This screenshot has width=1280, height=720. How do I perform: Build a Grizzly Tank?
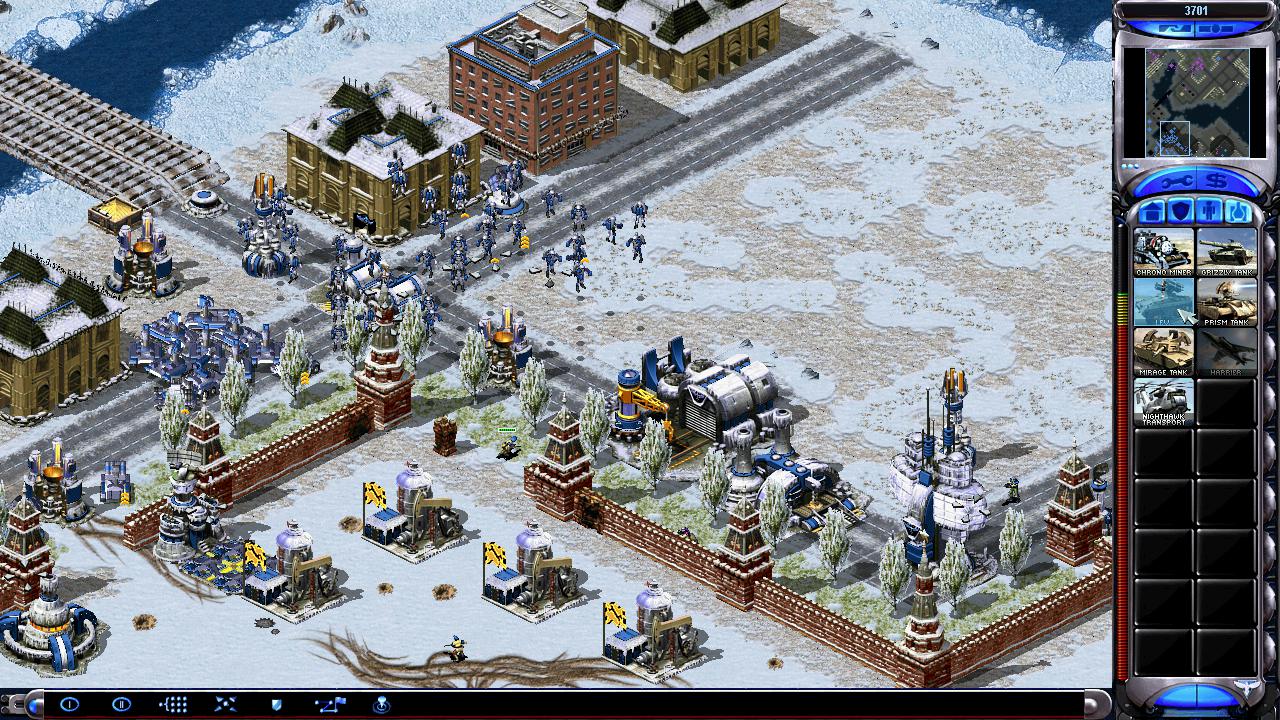click(x=1226, y=252)
